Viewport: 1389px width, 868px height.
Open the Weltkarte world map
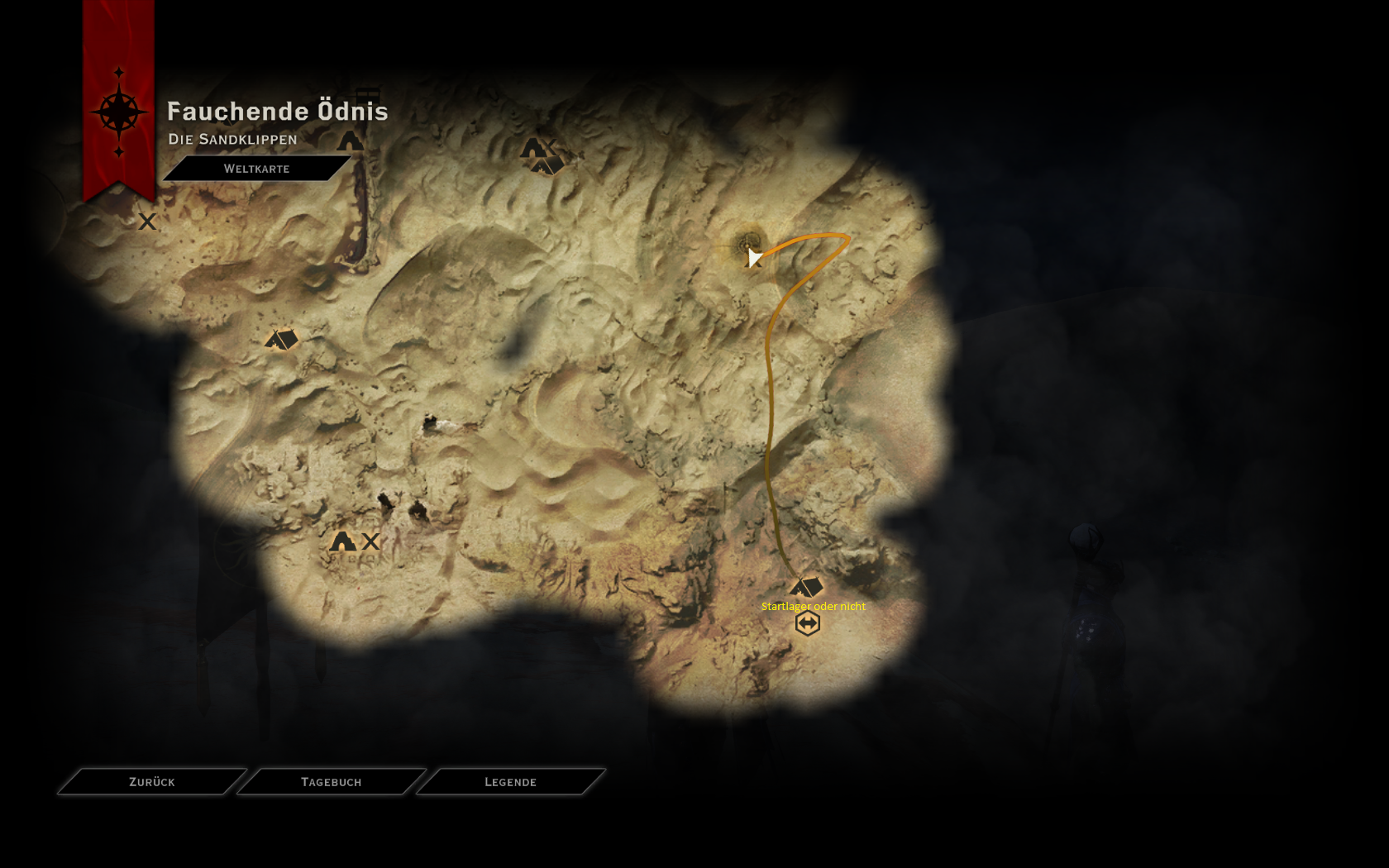[x=256, y=169]
